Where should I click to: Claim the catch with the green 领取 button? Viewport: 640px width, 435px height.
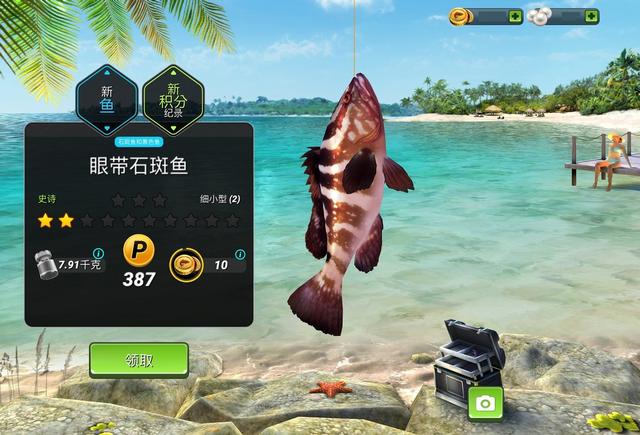point(139,359)
